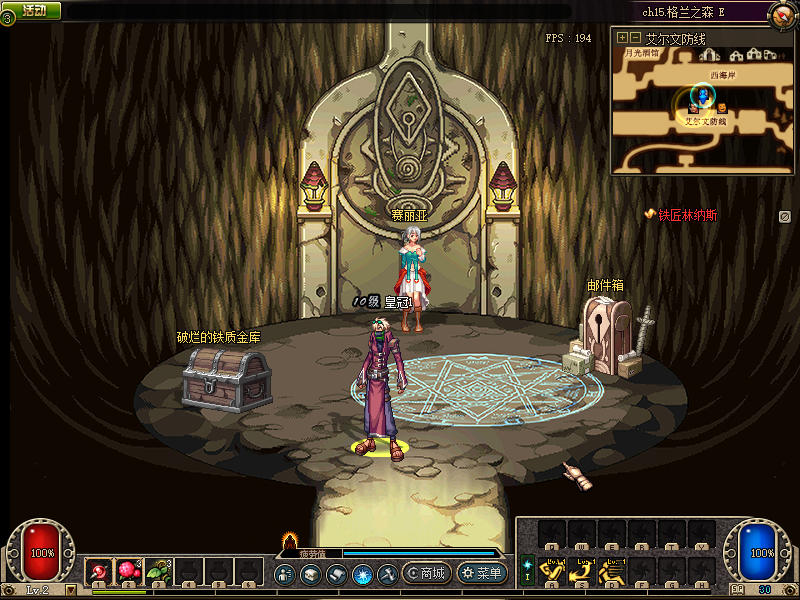800x600 pixels.
Task: Open the inventory chest round button
Action: tap(311, 574)
